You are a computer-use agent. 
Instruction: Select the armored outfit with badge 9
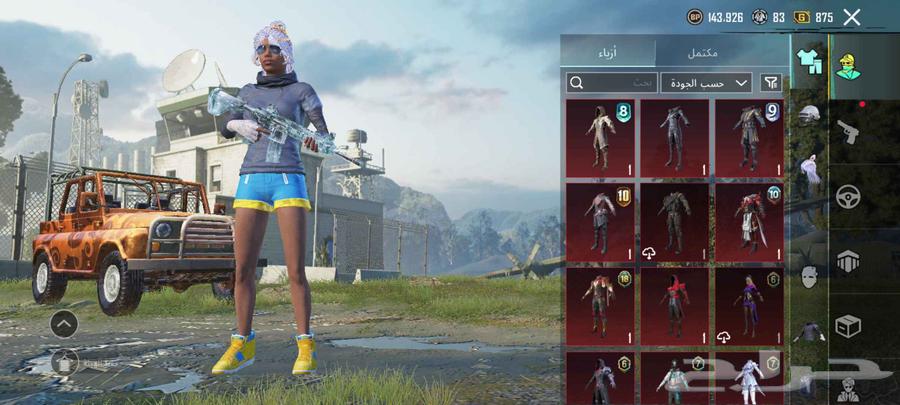tap(749, 137)
